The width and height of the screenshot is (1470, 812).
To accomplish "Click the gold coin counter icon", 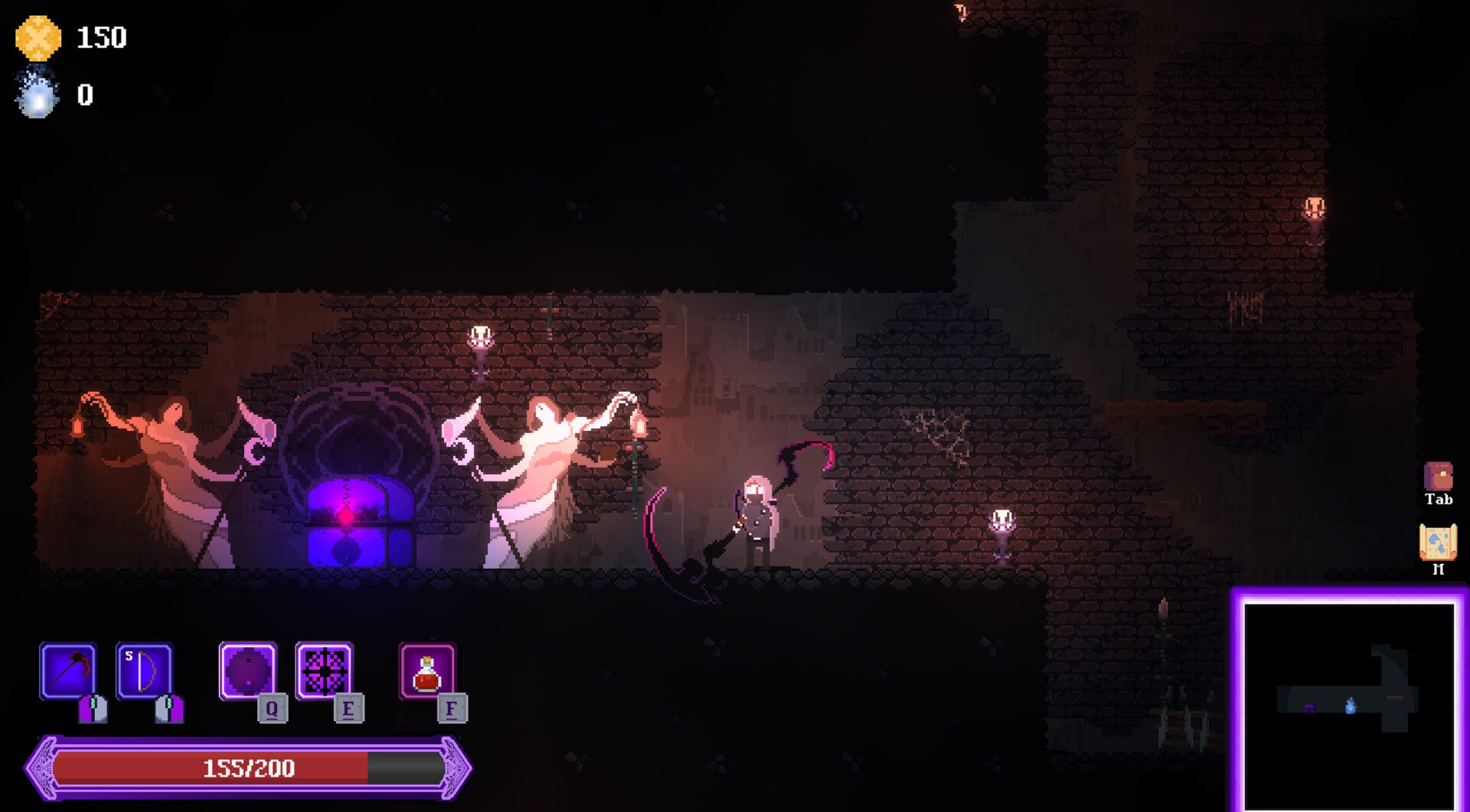I will click(x=37, y=37).
